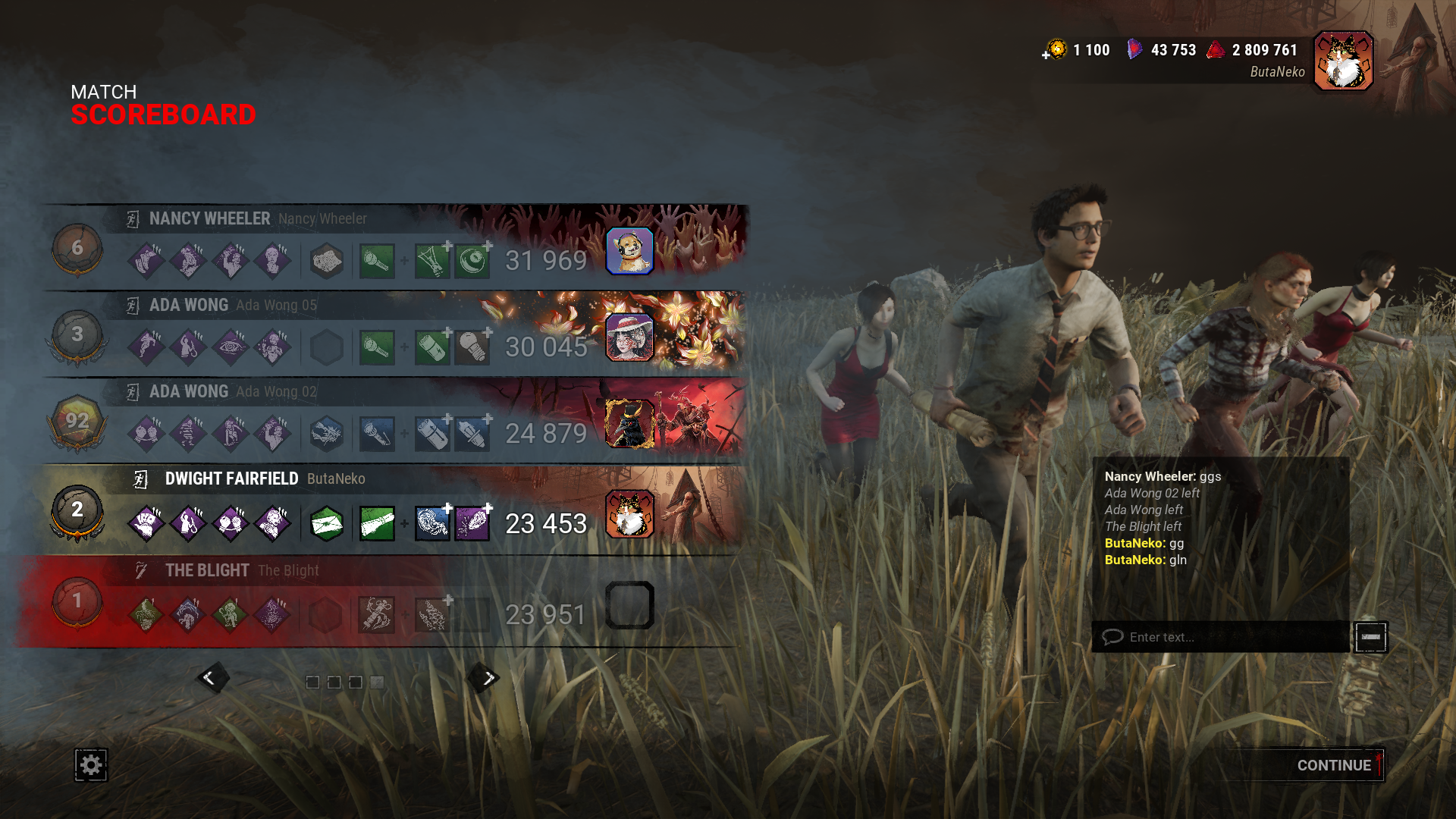
Task: Open ButaNeko's profile avatar in top bar
Action: [x=1343, y=61]
